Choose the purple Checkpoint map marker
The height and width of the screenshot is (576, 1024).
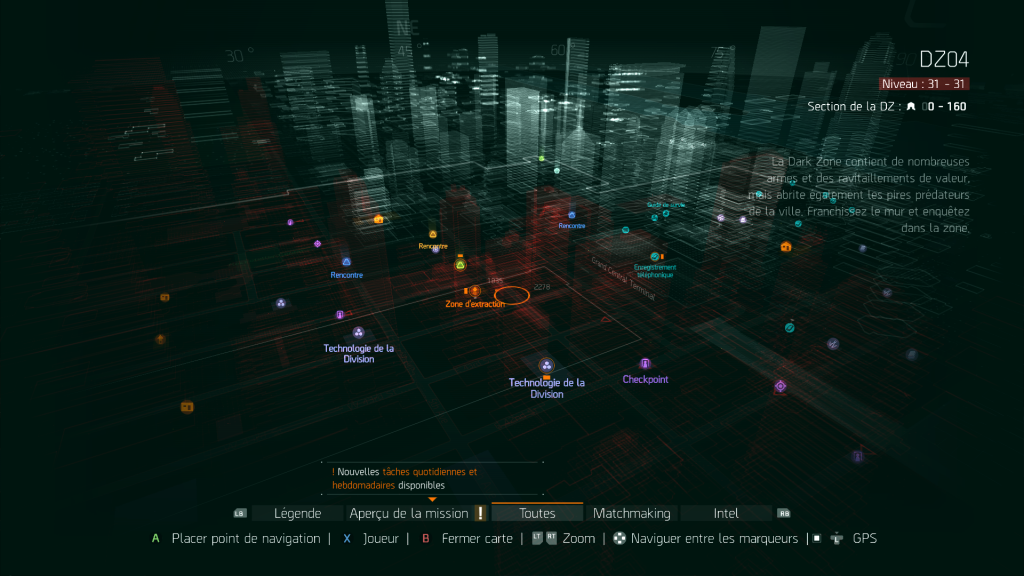click(645, 364)
